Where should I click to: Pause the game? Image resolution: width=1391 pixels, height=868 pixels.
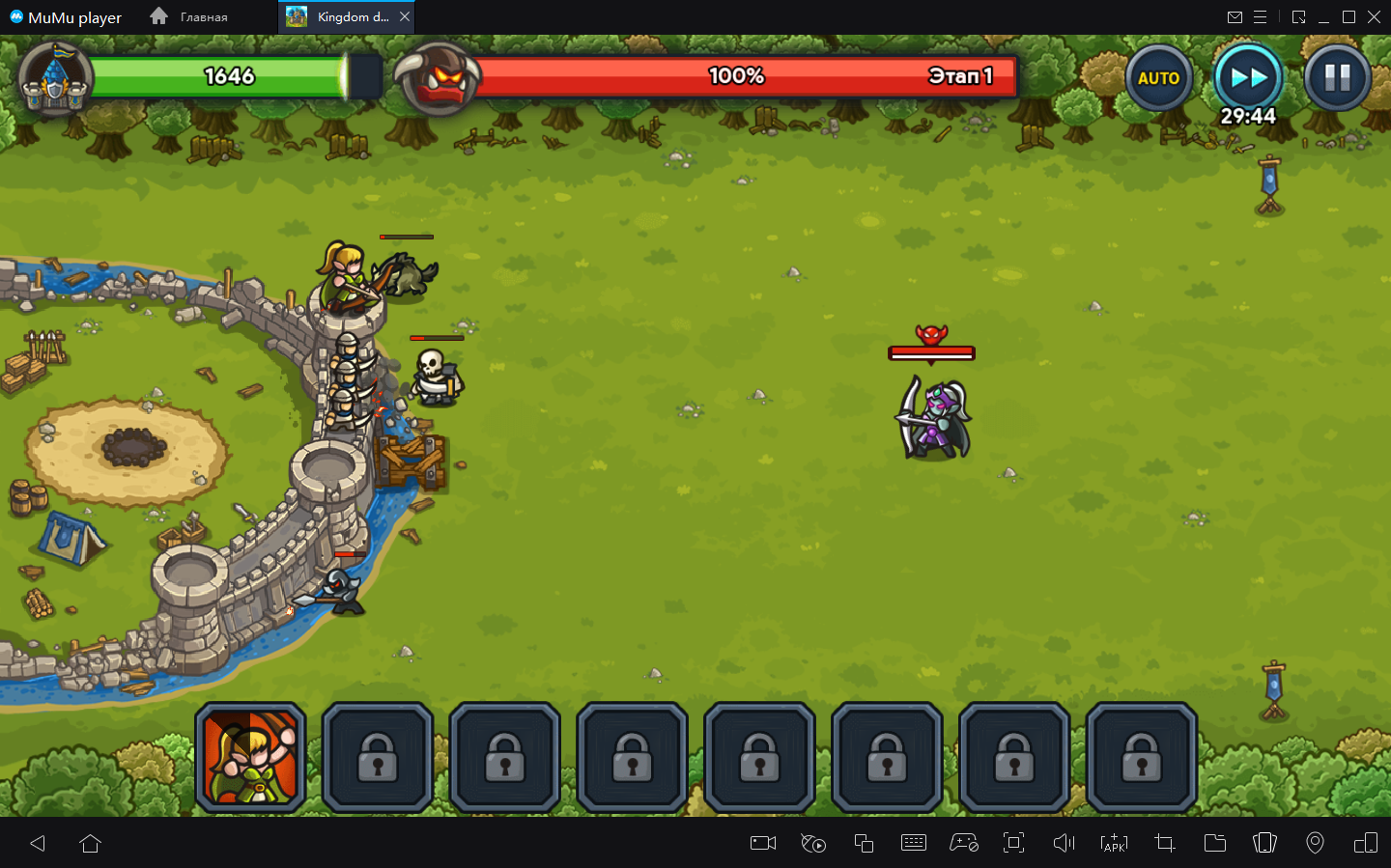[1337, 77]
